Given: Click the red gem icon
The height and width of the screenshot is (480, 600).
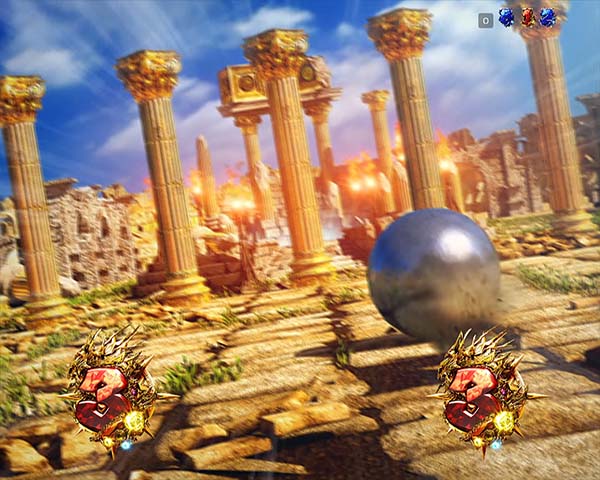Looking at the screenshot, I should (527, 18).
